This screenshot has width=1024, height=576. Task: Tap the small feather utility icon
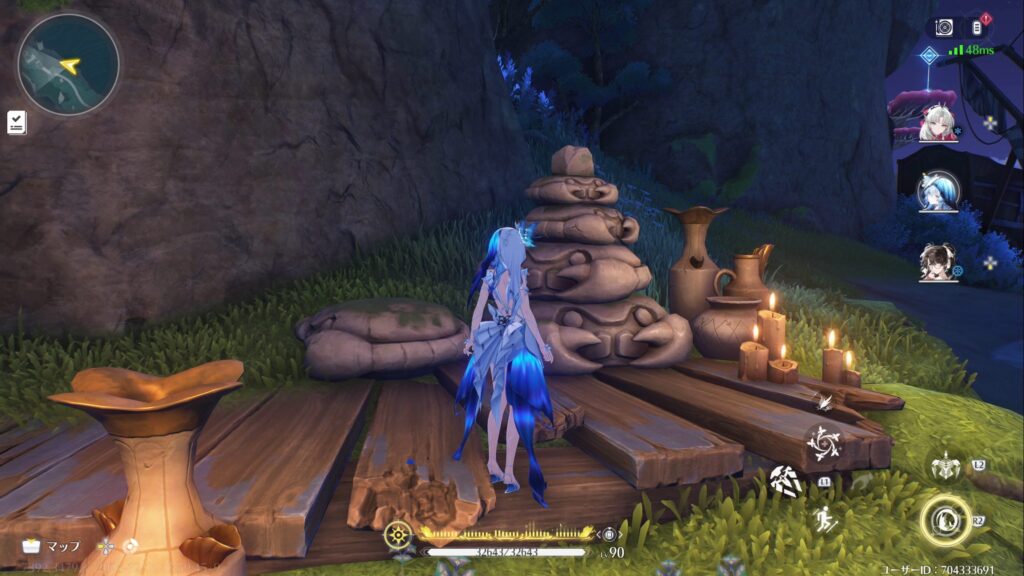click(x=826, y=401)
